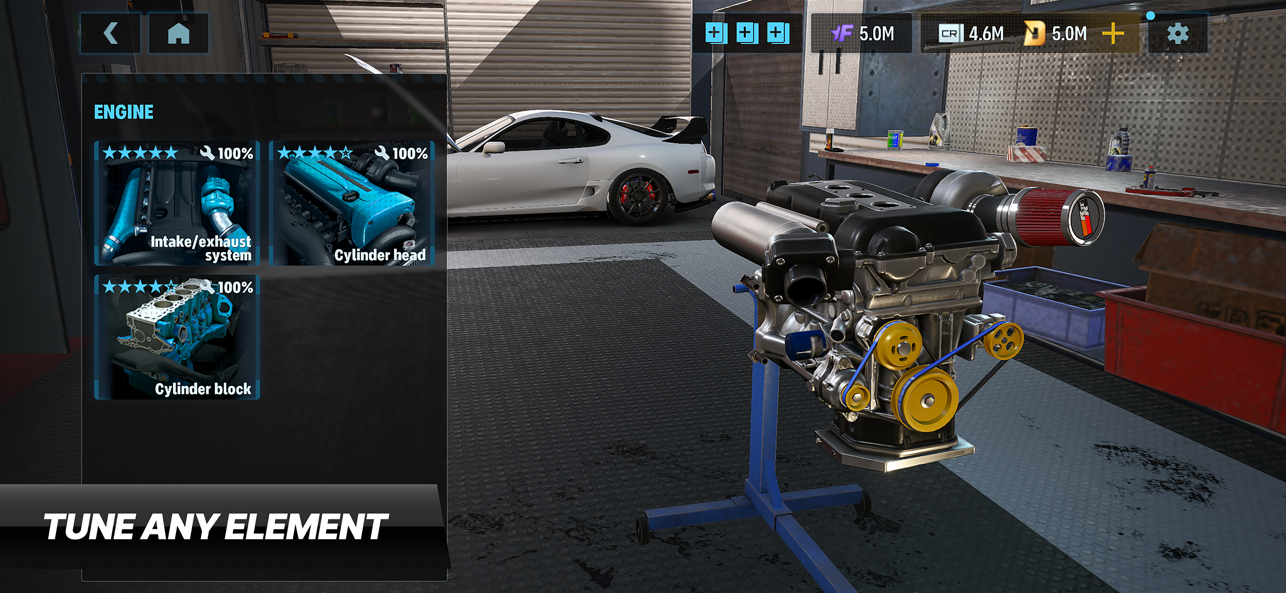The image size is (1286, 593).
Task: Go back using the left arrow button
Action: pos(111,33)
